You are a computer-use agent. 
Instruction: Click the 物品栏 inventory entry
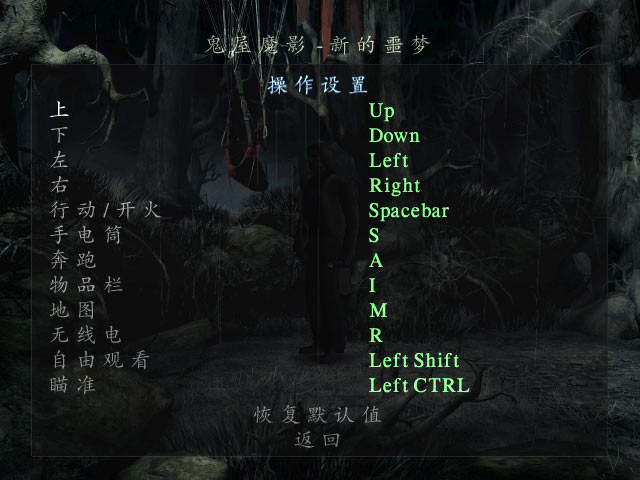tap(85, 286)
